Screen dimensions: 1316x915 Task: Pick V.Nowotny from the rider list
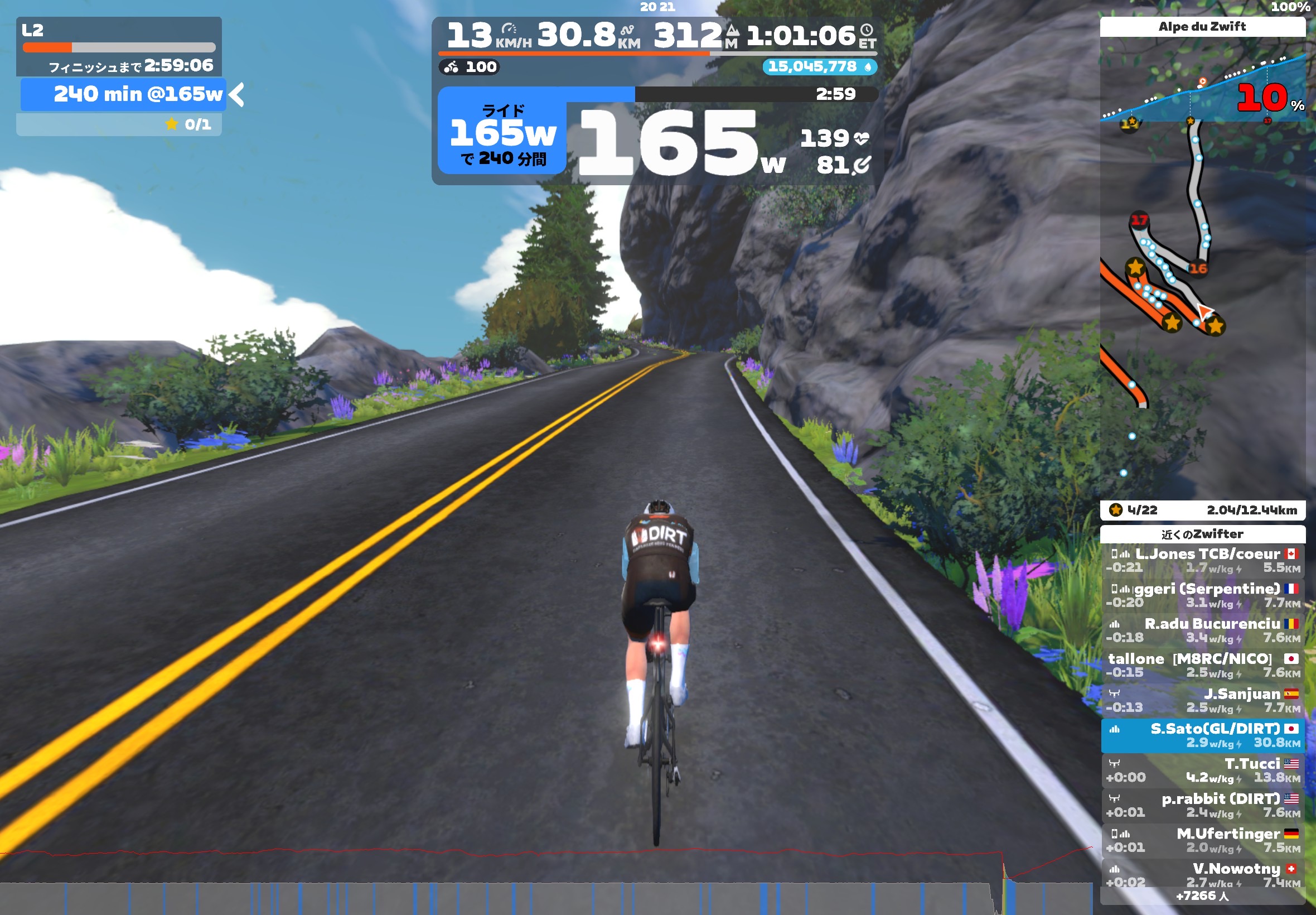[x=1202, y=875]
